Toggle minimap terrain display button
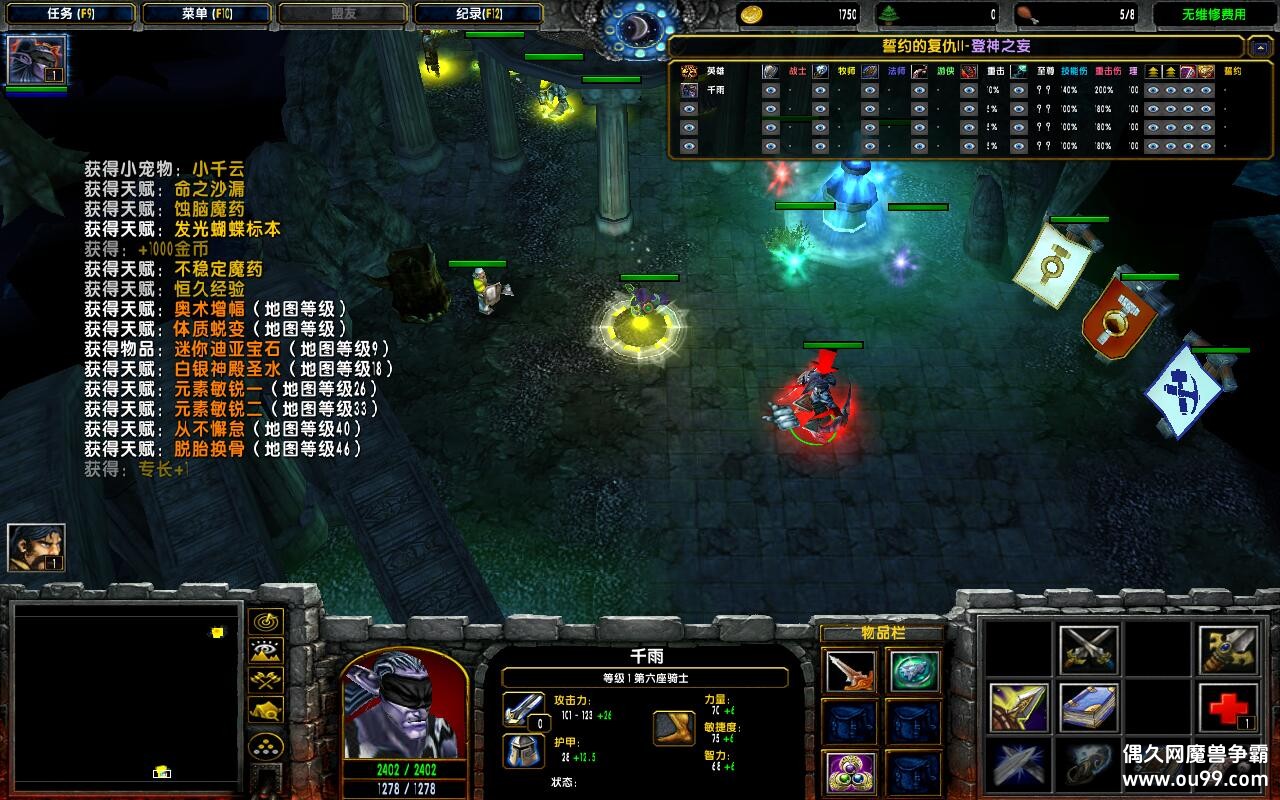The height and width of the screenshot is (800, 1280). coord(266,651)
